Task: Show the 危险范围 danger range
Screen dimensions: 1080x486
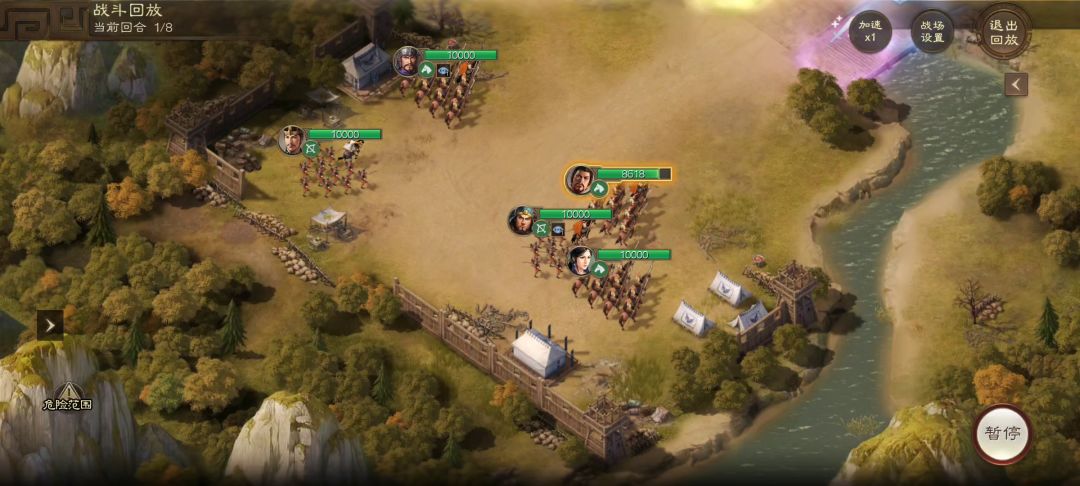Action: [67, 396]
